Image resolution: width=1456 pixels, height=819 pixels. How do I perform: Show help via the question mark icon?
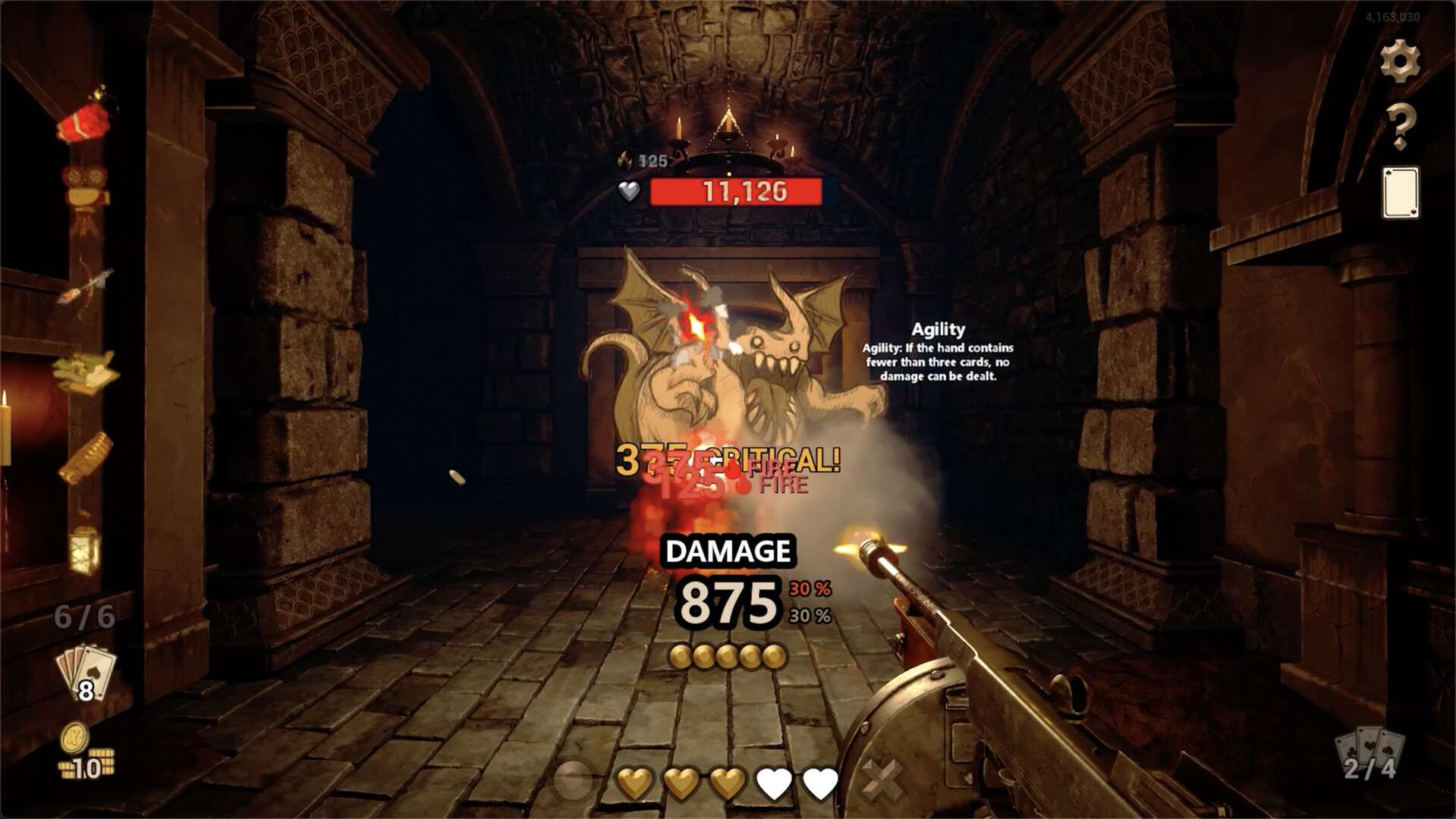(x=1400, y=126)
